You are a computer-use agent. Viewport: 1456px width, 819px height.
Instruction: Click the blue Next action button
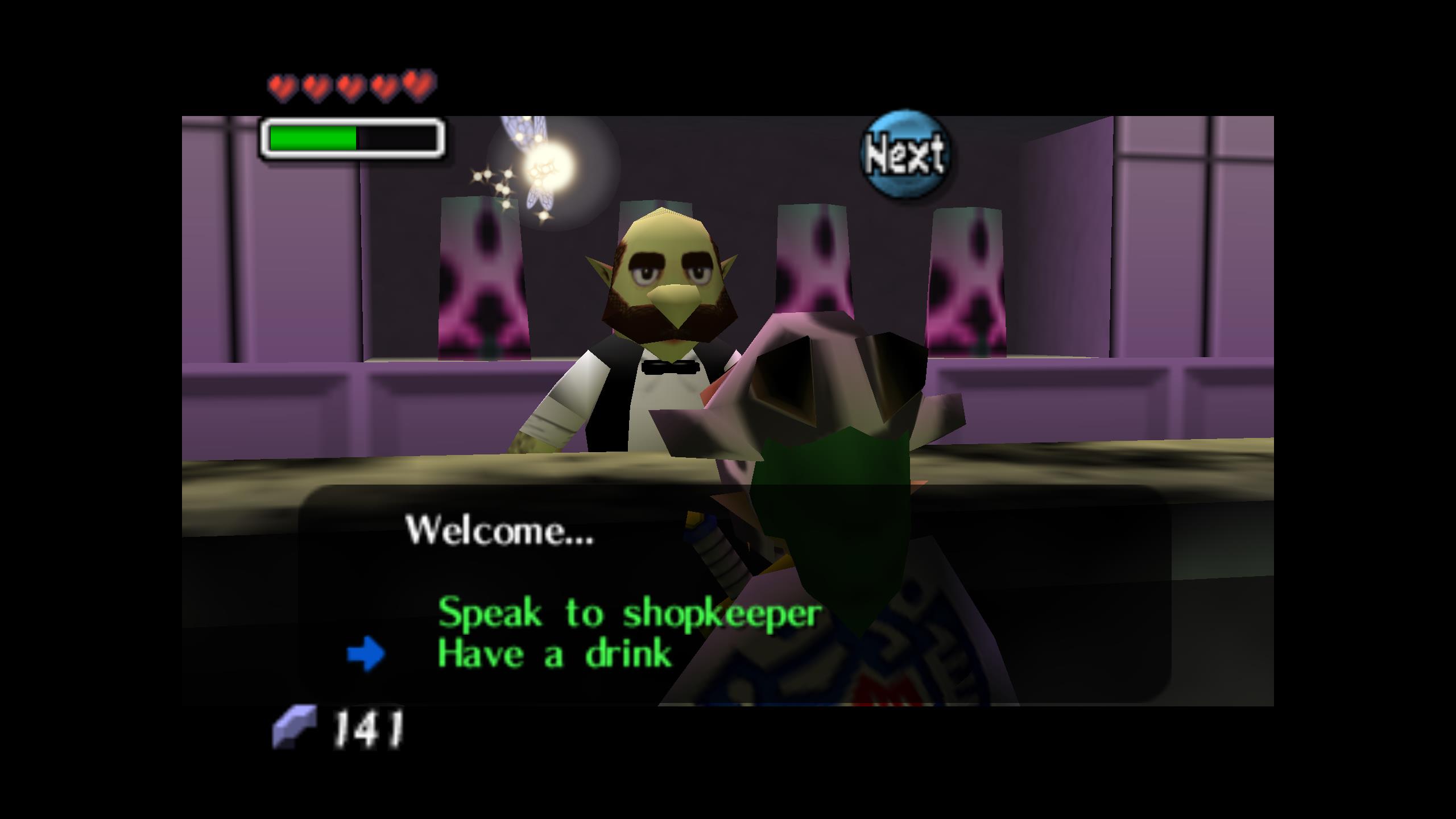tap(905, 154)
